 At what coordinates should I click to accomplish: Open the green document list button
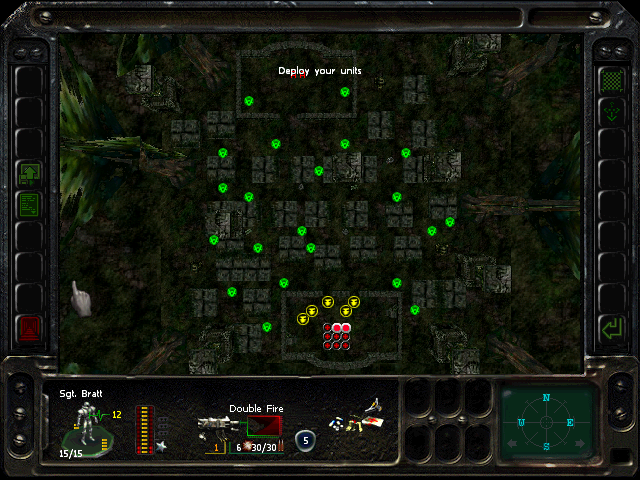[29, 205]
